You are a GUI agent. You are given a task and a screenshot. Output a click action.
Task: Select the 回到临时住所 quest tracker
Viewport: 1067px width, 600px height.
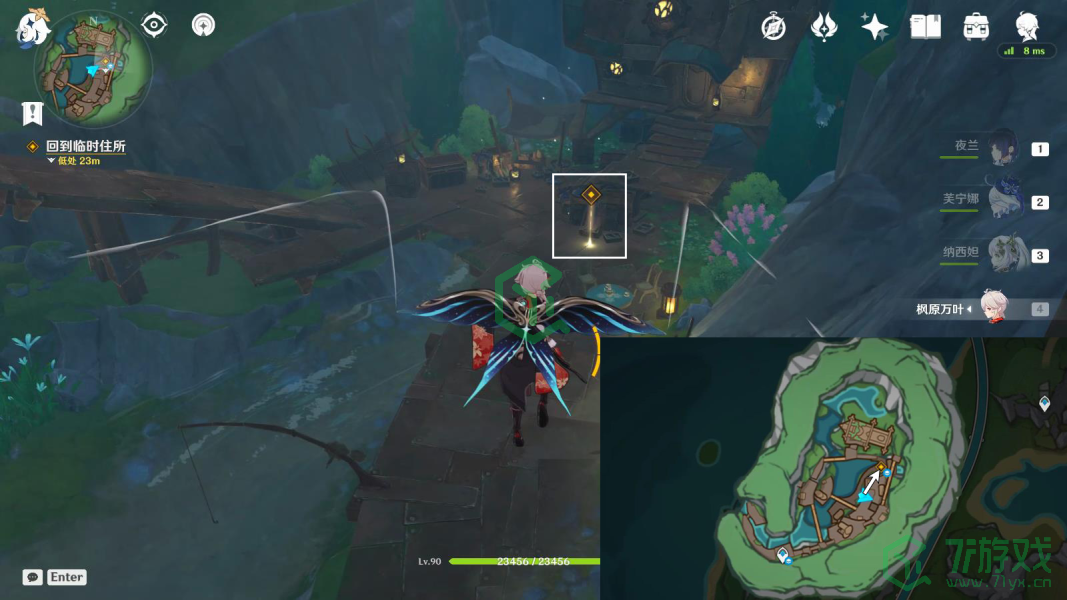tap(85, 146)
